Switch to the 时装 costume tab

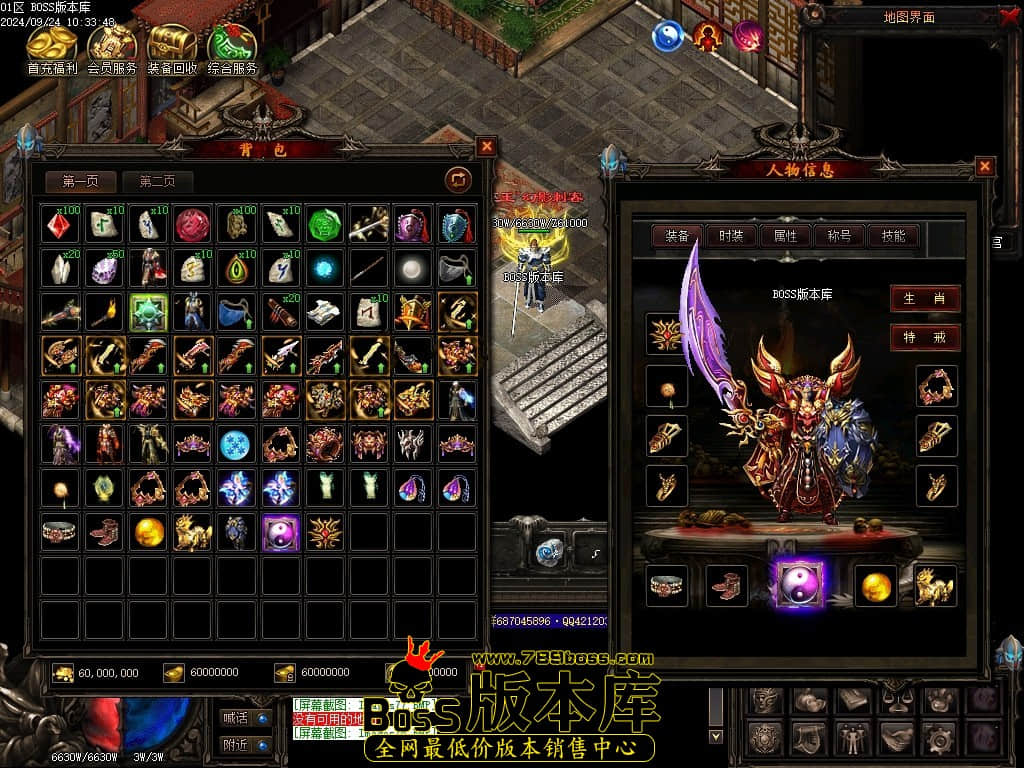731,236
